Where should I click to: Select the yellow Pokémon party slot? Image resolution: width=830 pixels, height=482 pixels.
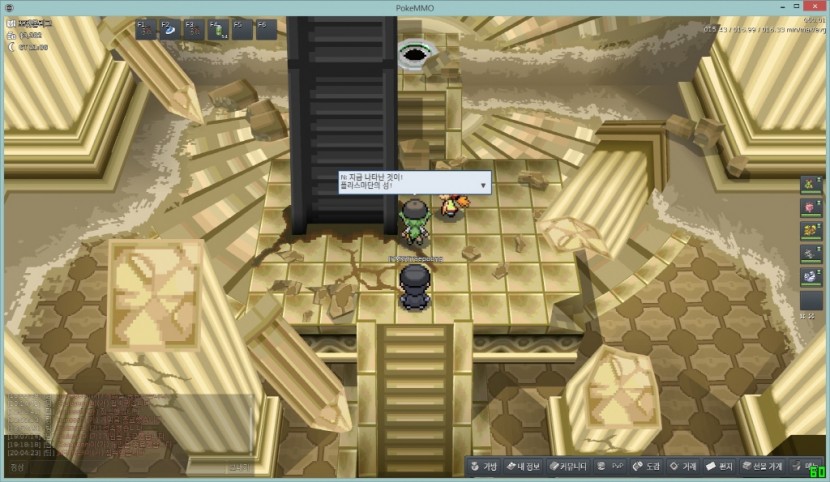(x=811, y=231)
